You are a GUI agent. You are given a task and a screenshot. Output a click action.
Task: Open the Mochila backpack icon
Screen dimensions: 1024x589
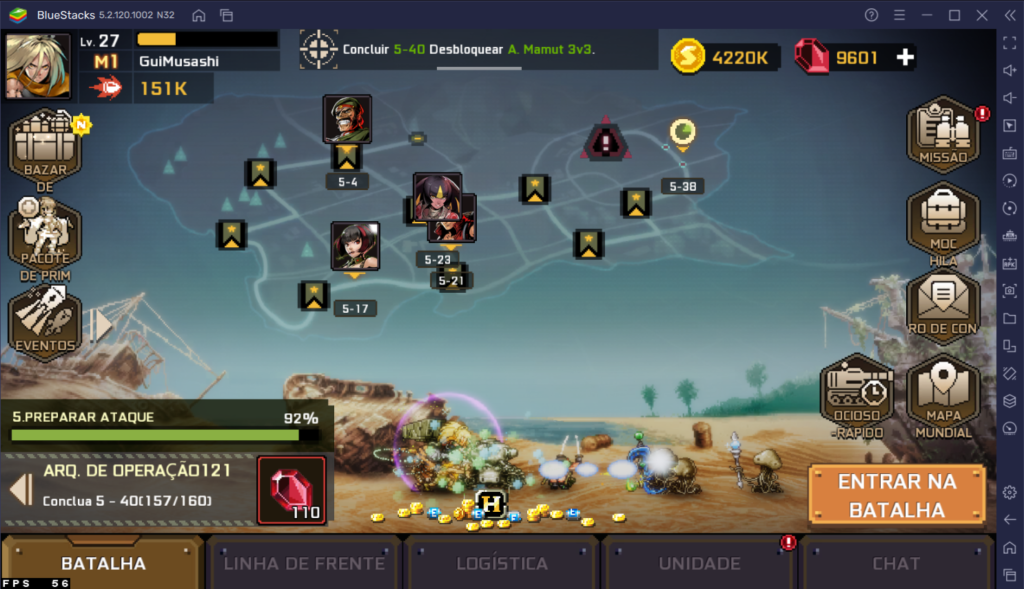point(943,222)
